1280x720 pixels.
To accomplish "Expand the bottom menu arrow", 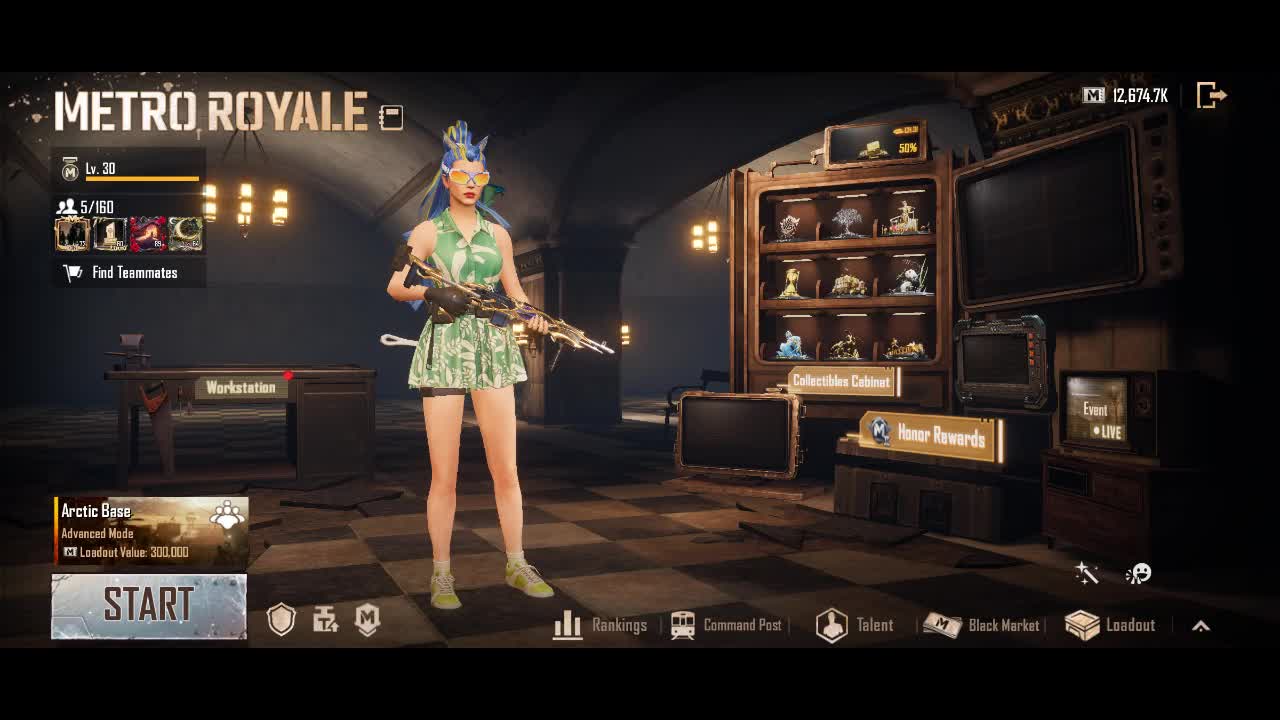I will coord(1201,626).
